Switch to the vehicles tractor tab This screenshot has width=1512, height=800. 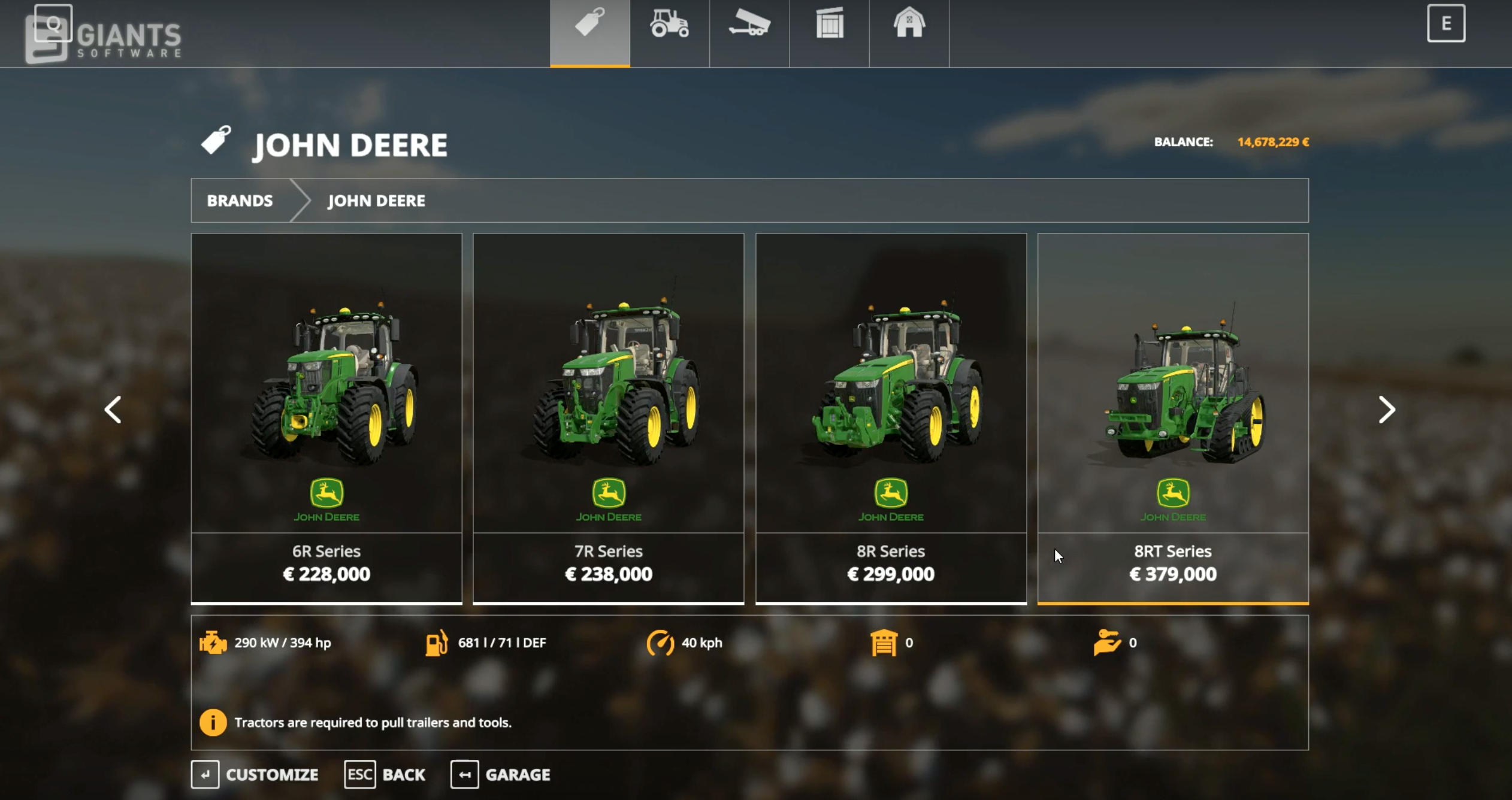(669, 25)
